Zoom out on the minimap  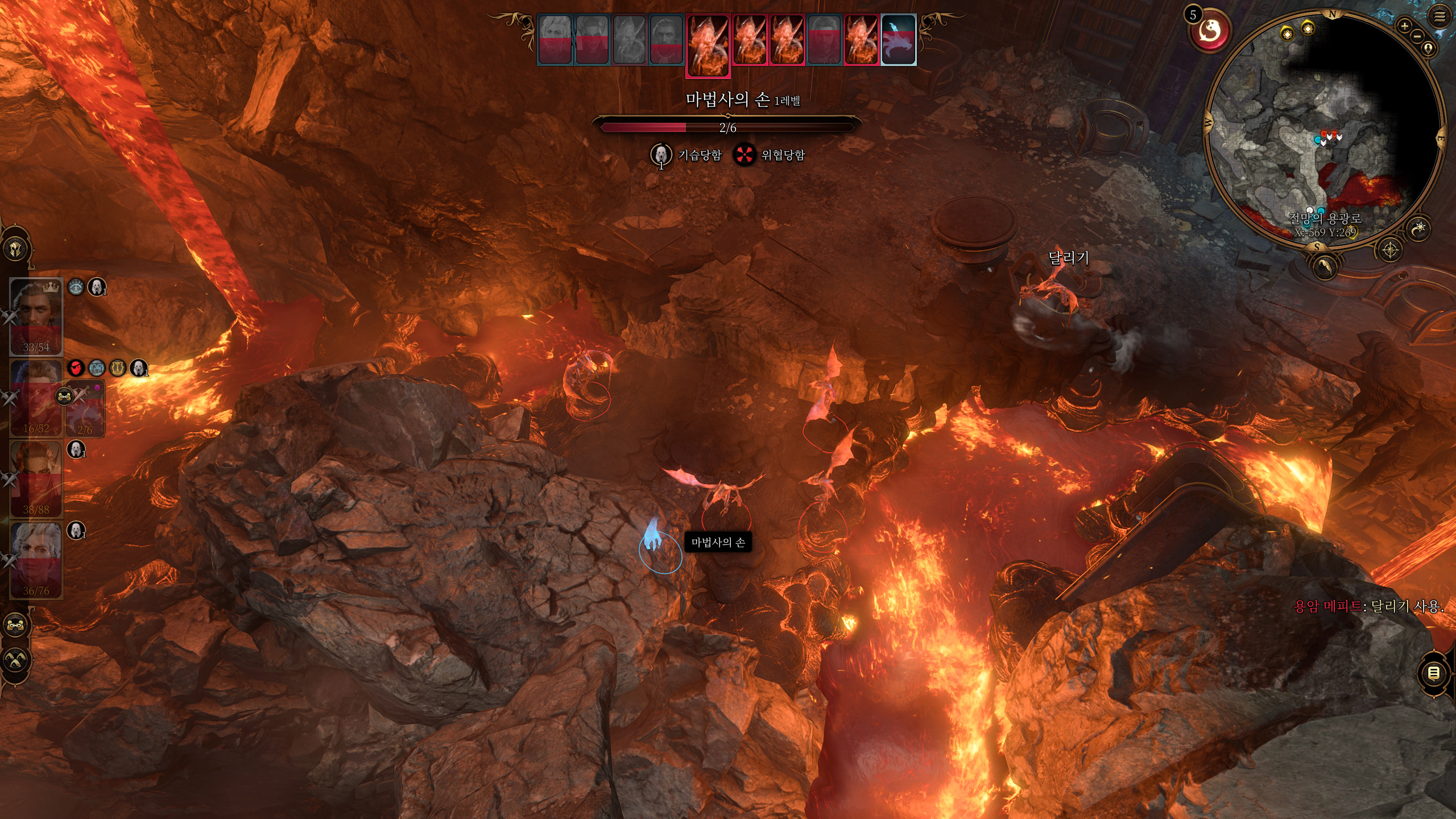pyautogui.click(x=1417, y=36)
